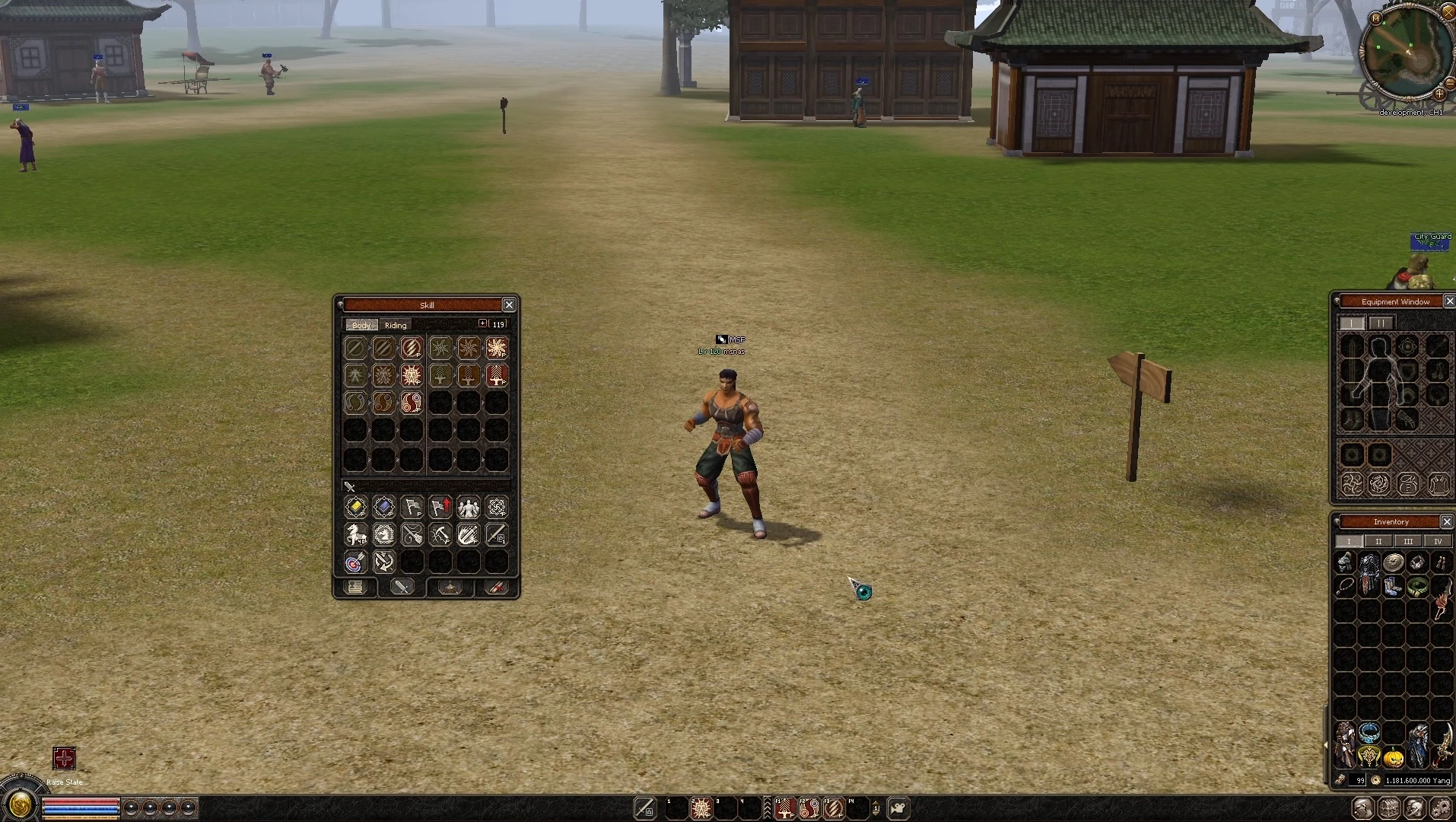Click the camera icon on the hotbar
Image resolution: width=1456 pixels, height=822 pixels.
(898, 808)
